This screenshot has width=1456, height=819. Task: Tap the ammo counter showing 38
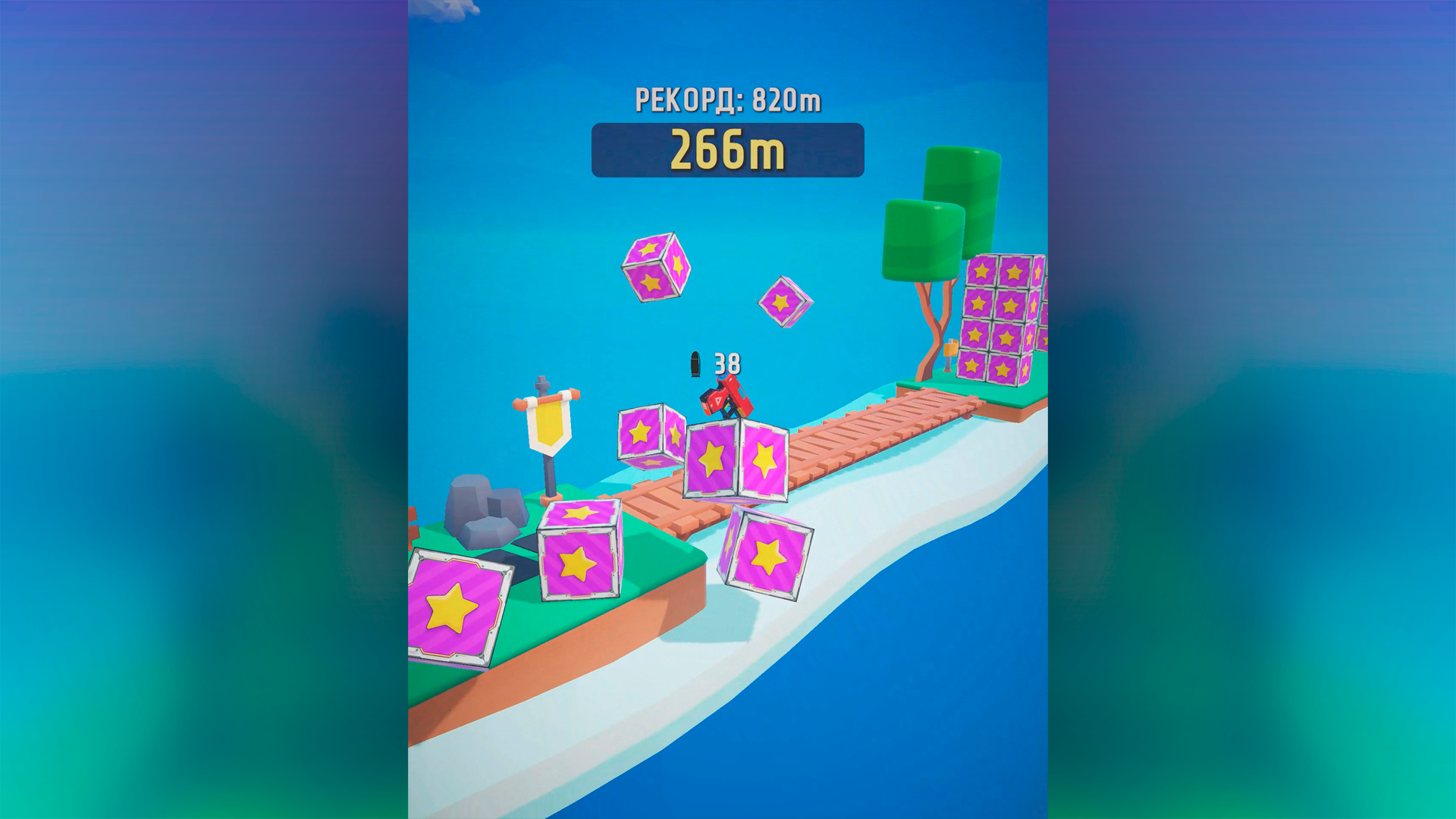[x=726, y=363]
